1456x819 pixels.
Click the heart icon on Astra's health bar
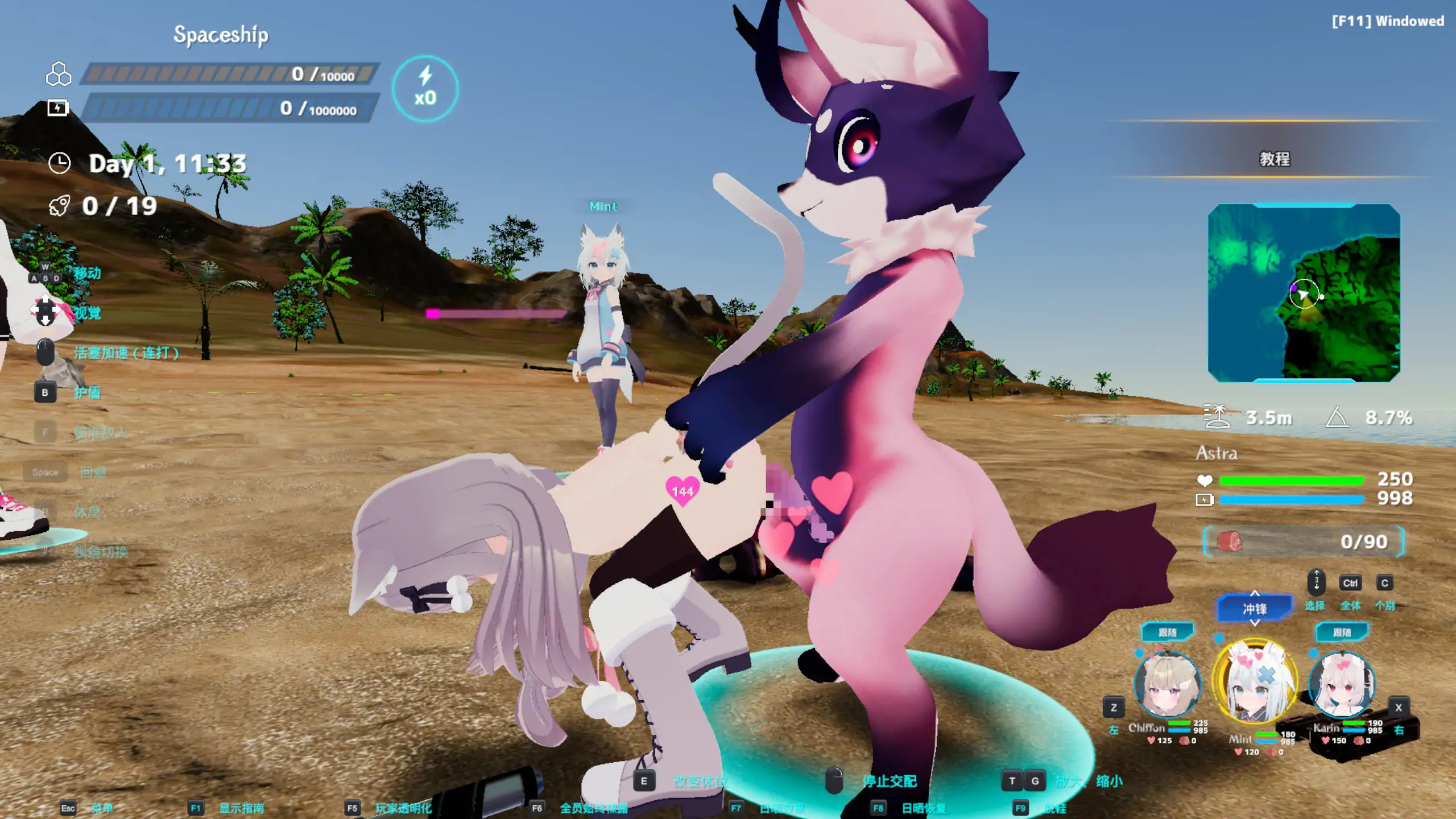1206,479
